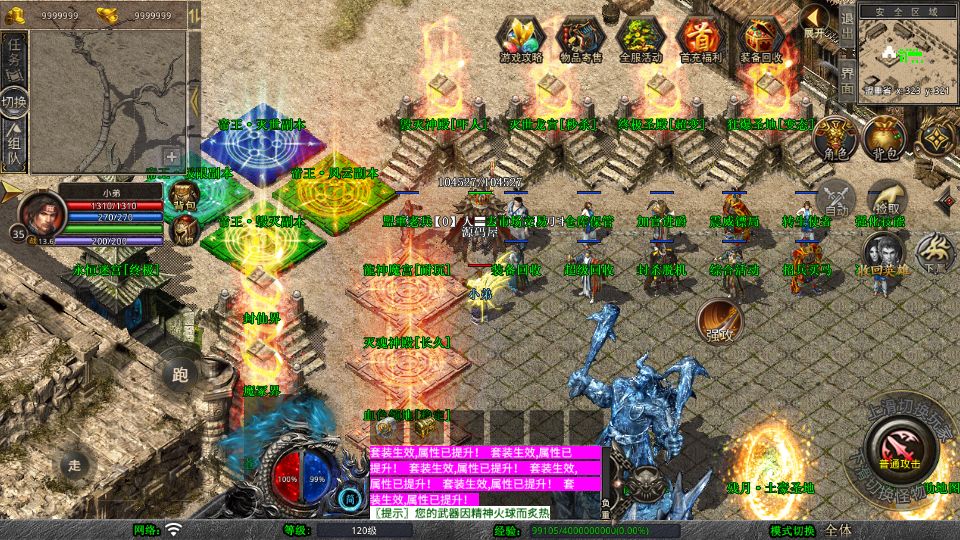Click the 切换 switch button
Image resolution: width=960 pixels, height=540 pixels.
pyautogui.click(x=15, y=103)
